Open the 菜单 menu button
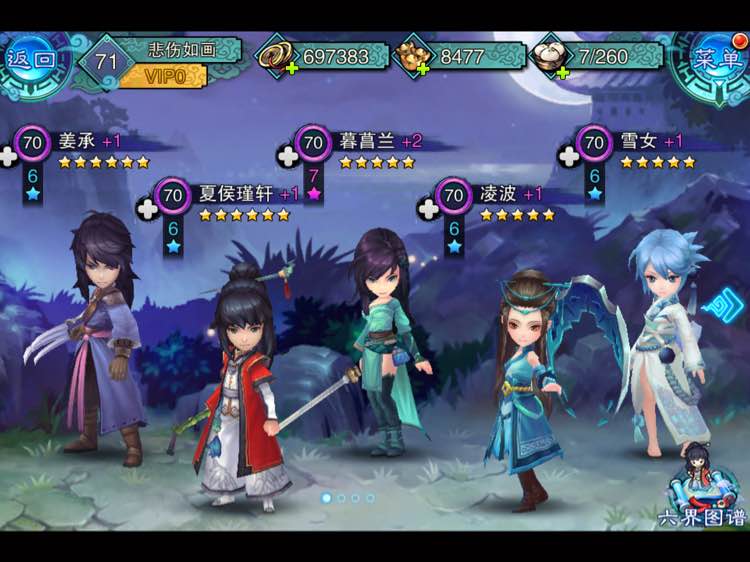The width and height of the screenshot is (750, 562). 717,57
